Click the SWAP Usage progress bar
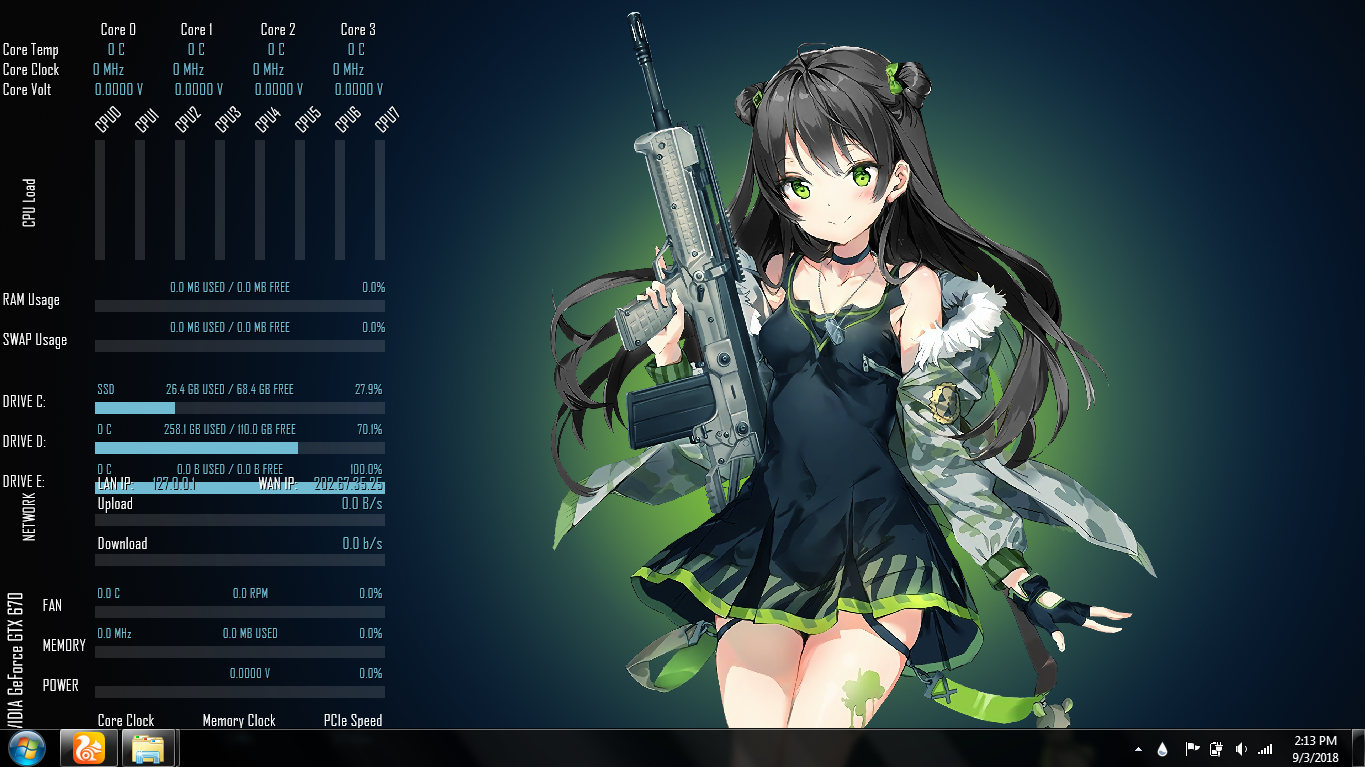The image size is (1365, 767). [240, 346]
